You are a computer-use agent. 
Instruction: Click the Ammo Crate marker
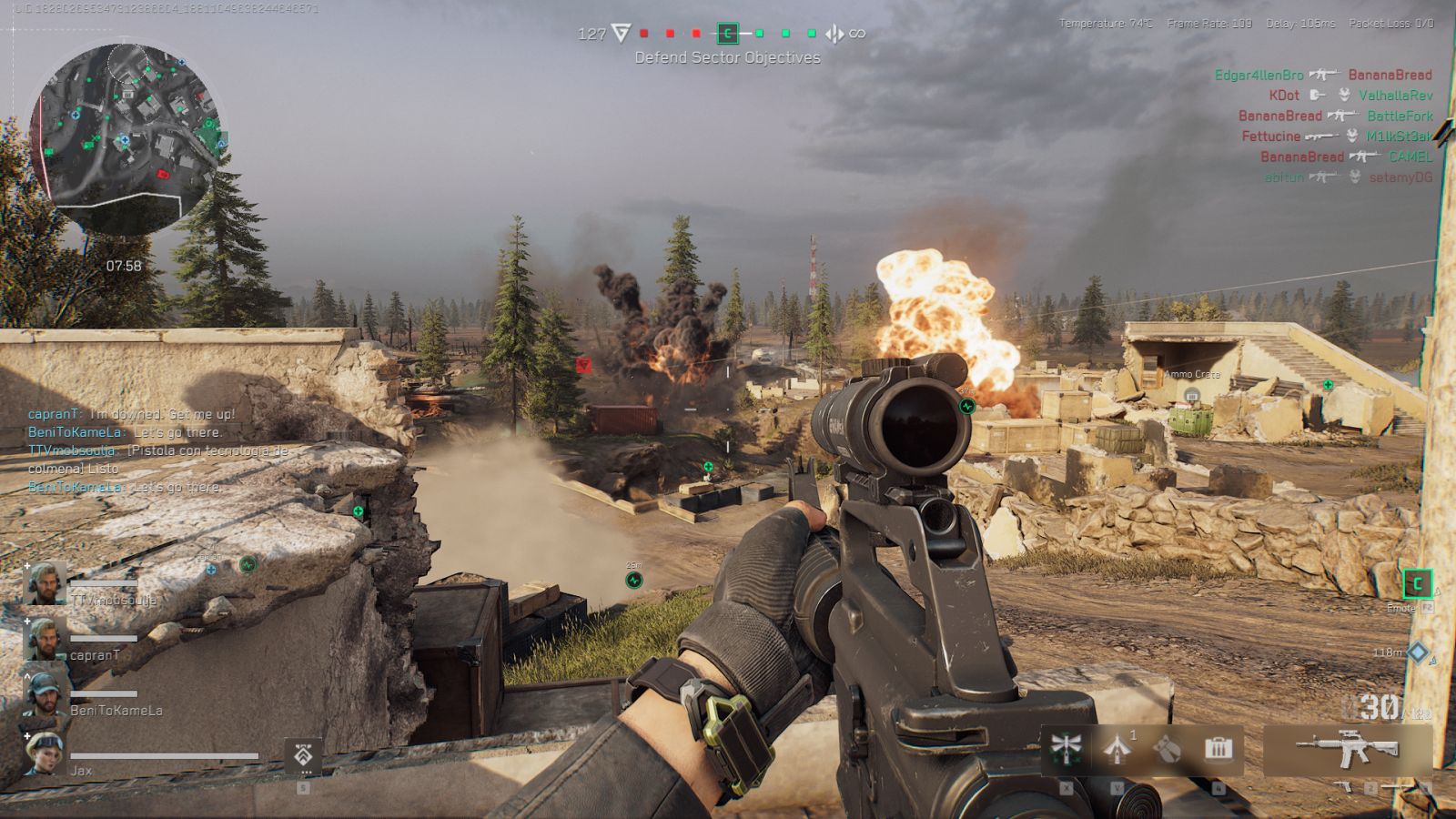point(1192,394)
